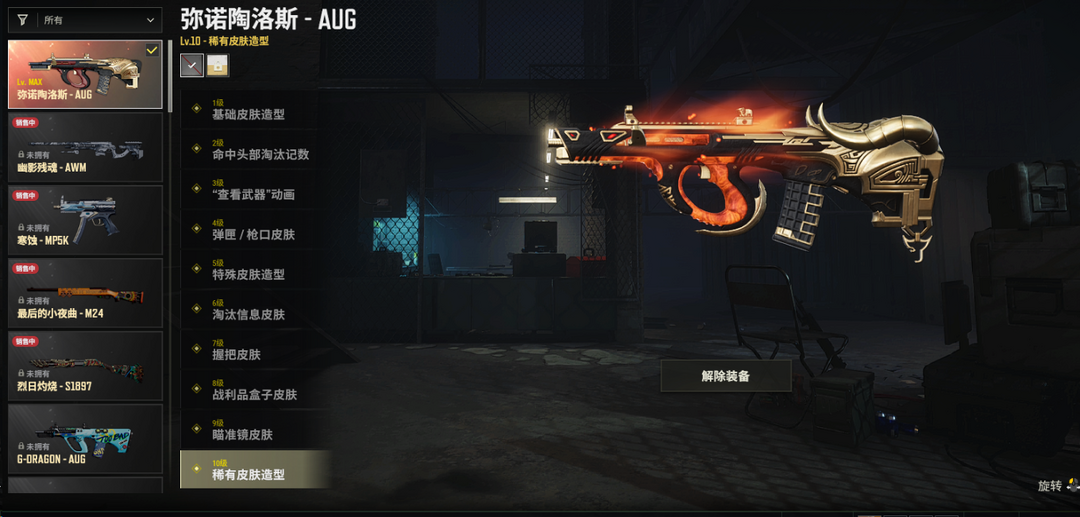Image resolution: width=1080 pixels, height=517 pixels.
Task: Choose the 幽影残魂 - AWM skin
Action: click(85, 148)
